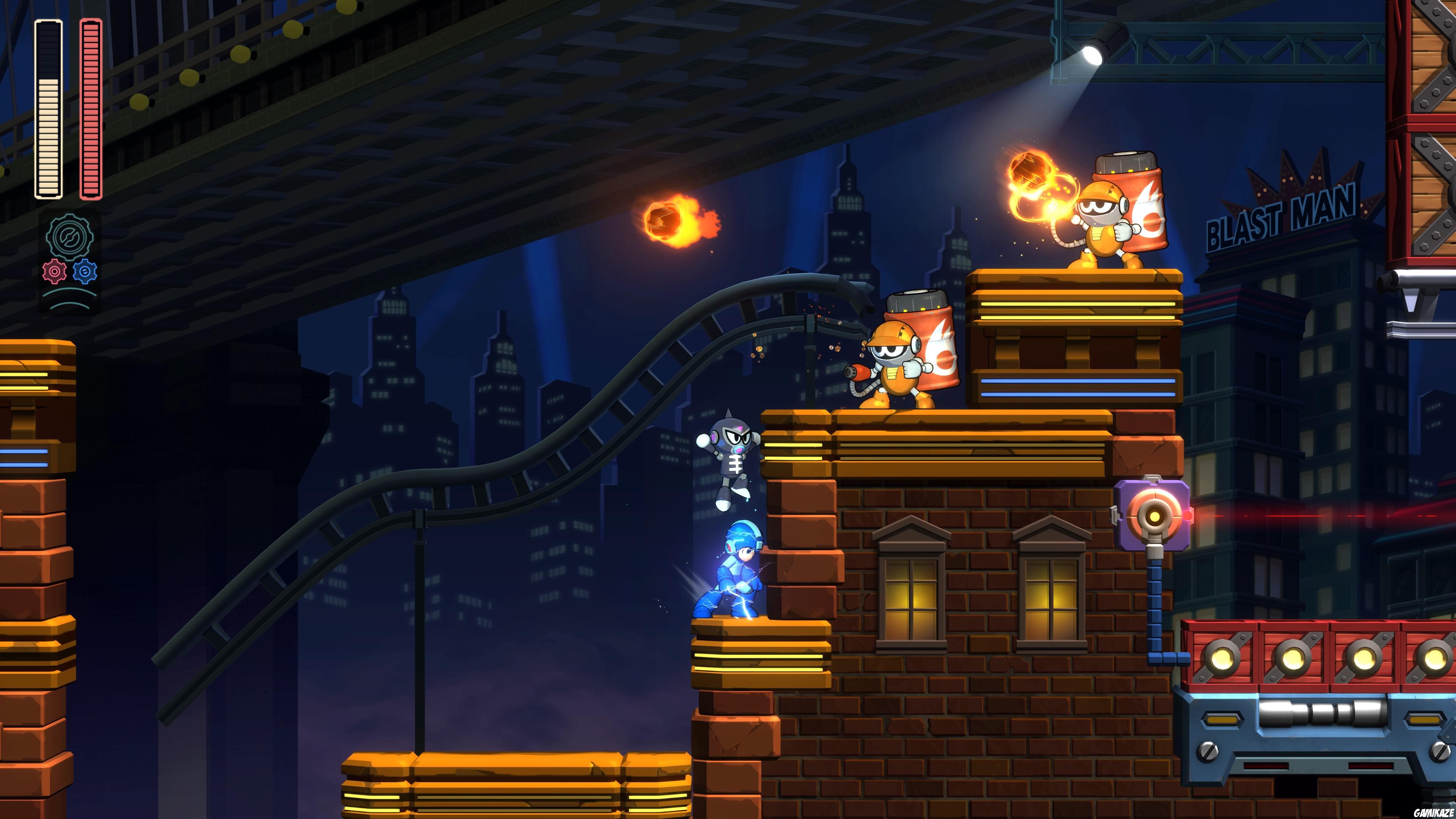
Task: Select the Speed Gear blue cog icon
Action: point(85,271)
